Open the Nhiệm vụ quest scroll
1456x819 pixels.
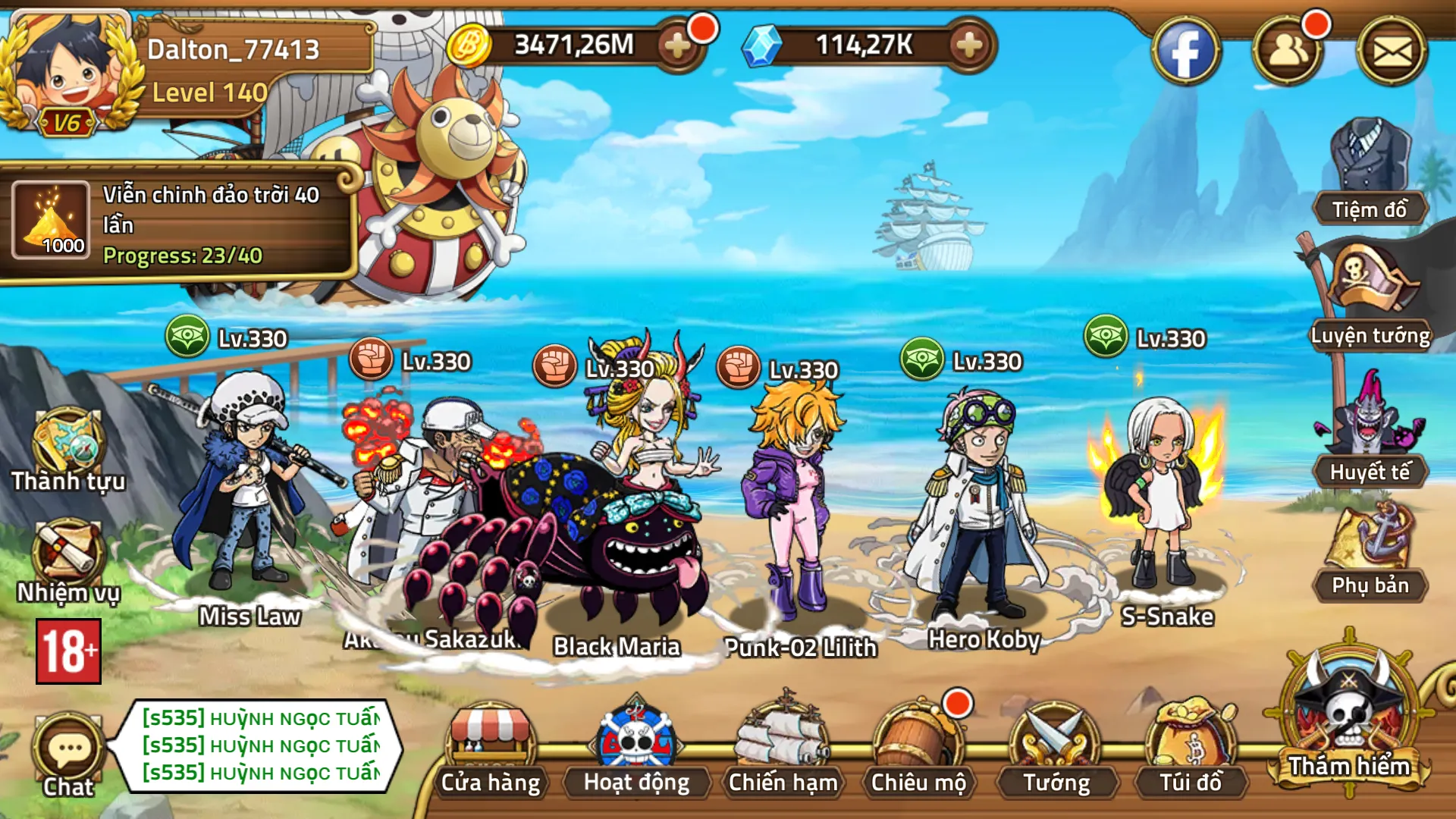[x=67, y=561]
